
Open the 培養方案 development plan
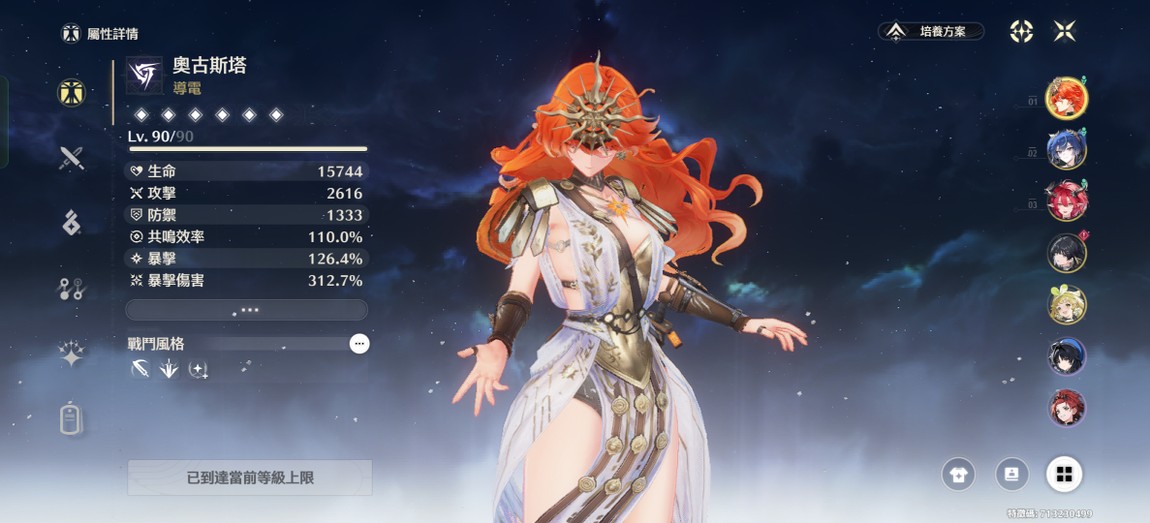click(931, 32)
